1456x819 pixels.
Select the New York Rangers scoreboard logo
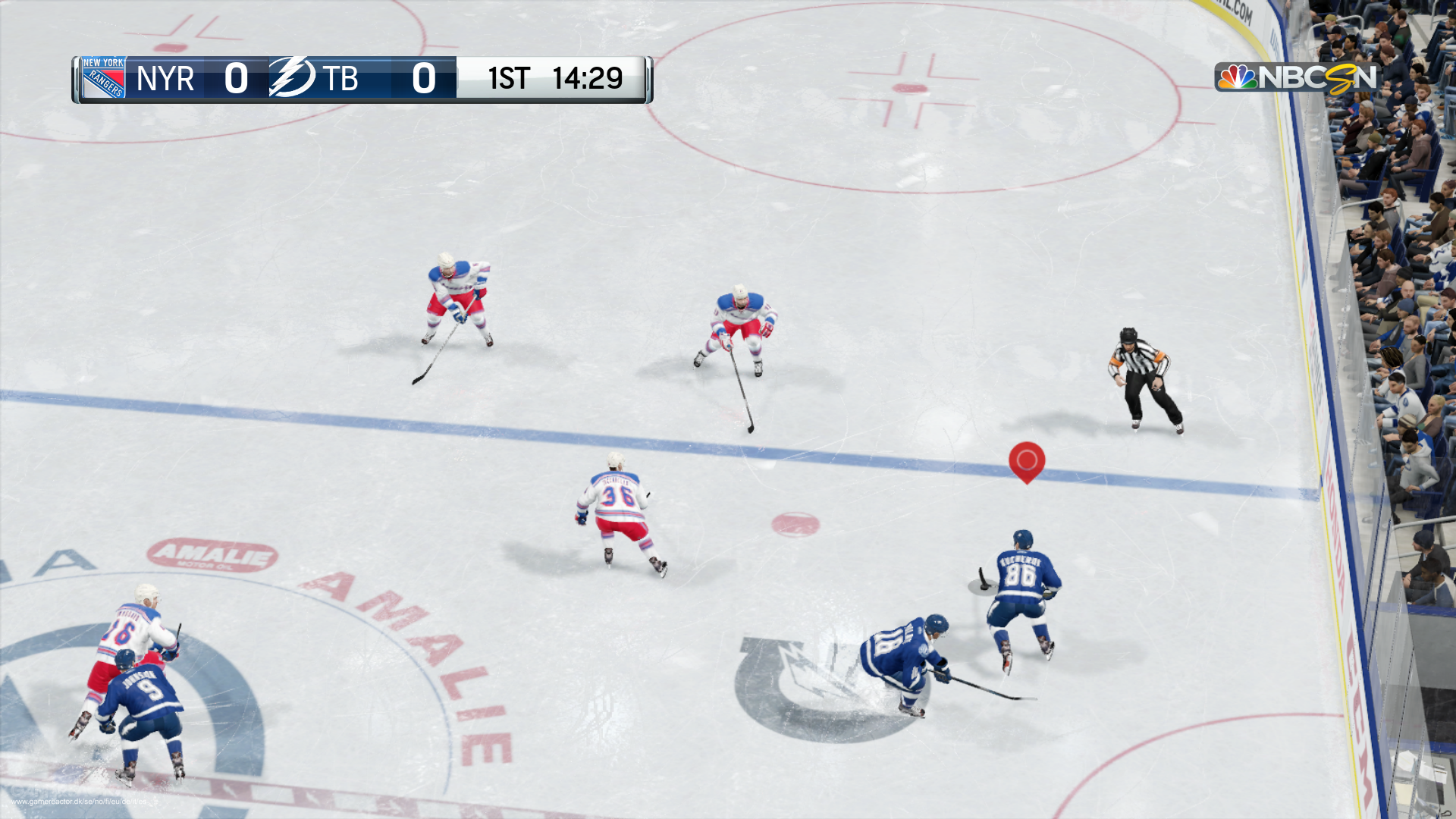point(103,78)
